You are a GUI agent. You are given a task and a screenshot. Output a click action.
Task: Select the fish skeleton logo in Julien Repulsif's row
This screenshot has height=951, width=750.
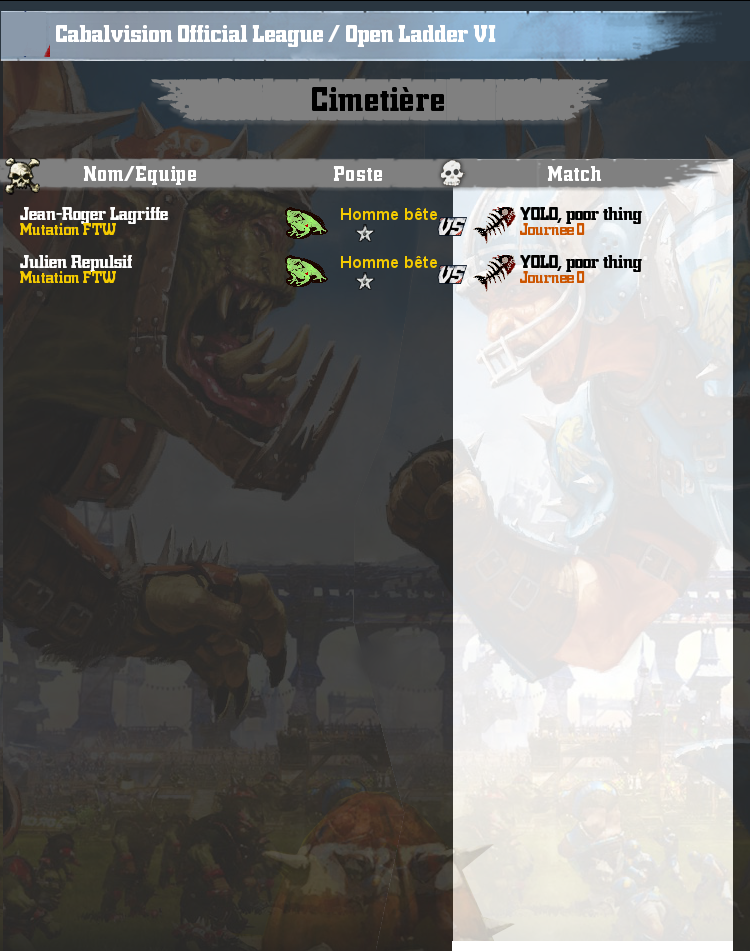(x=494, y=272)
